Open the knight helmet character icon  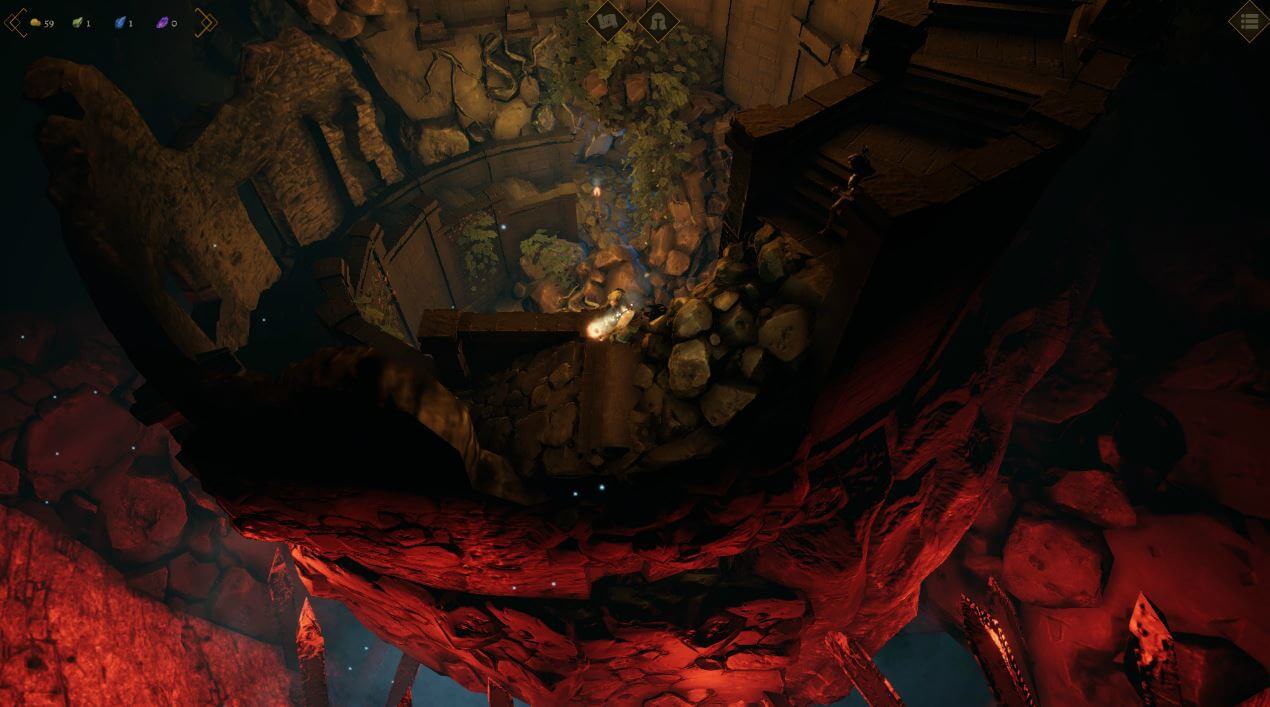click(x=658, y=21)
